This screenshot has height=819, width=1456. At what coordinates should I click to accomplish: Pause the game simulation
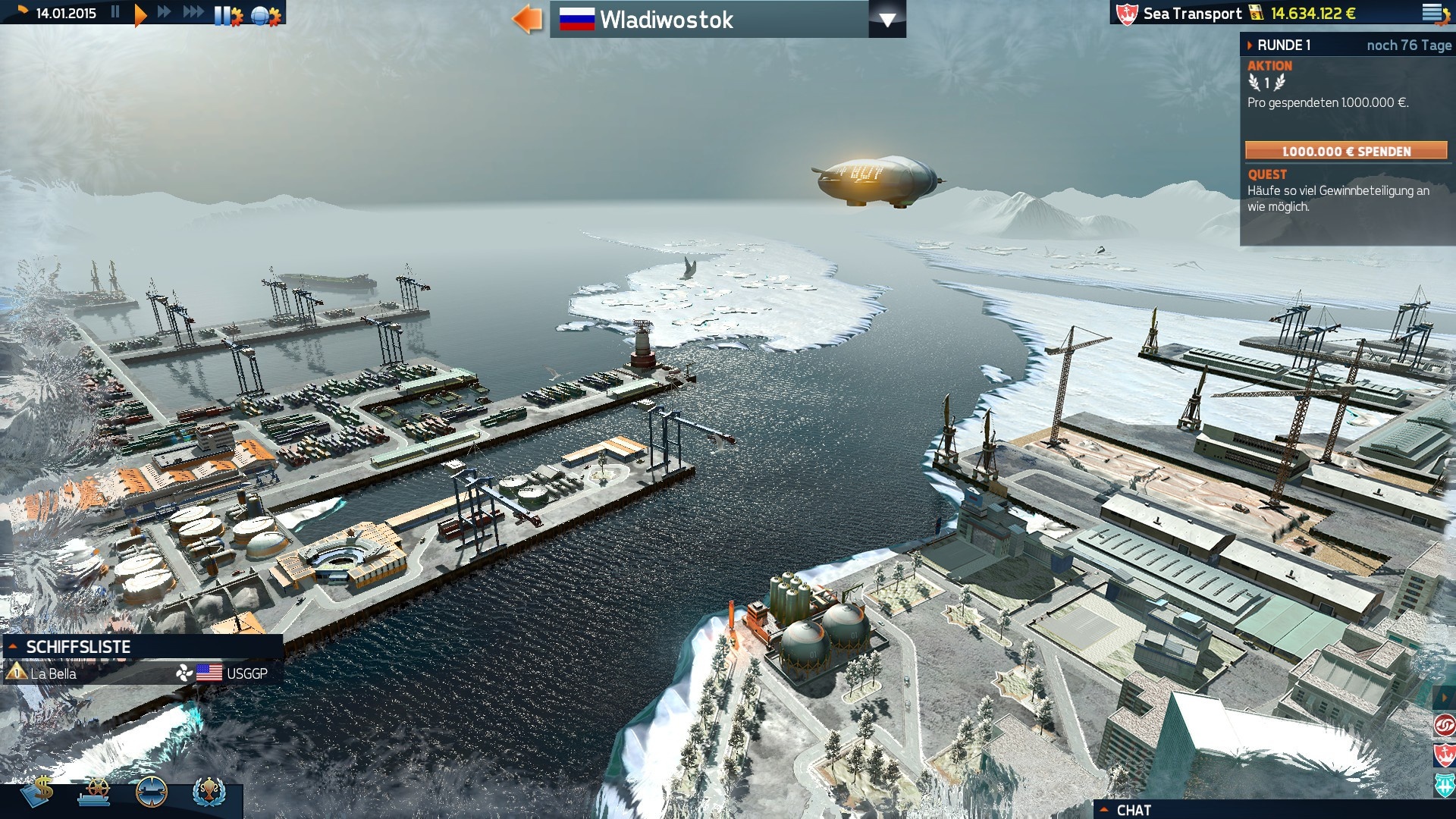[116, 12]
